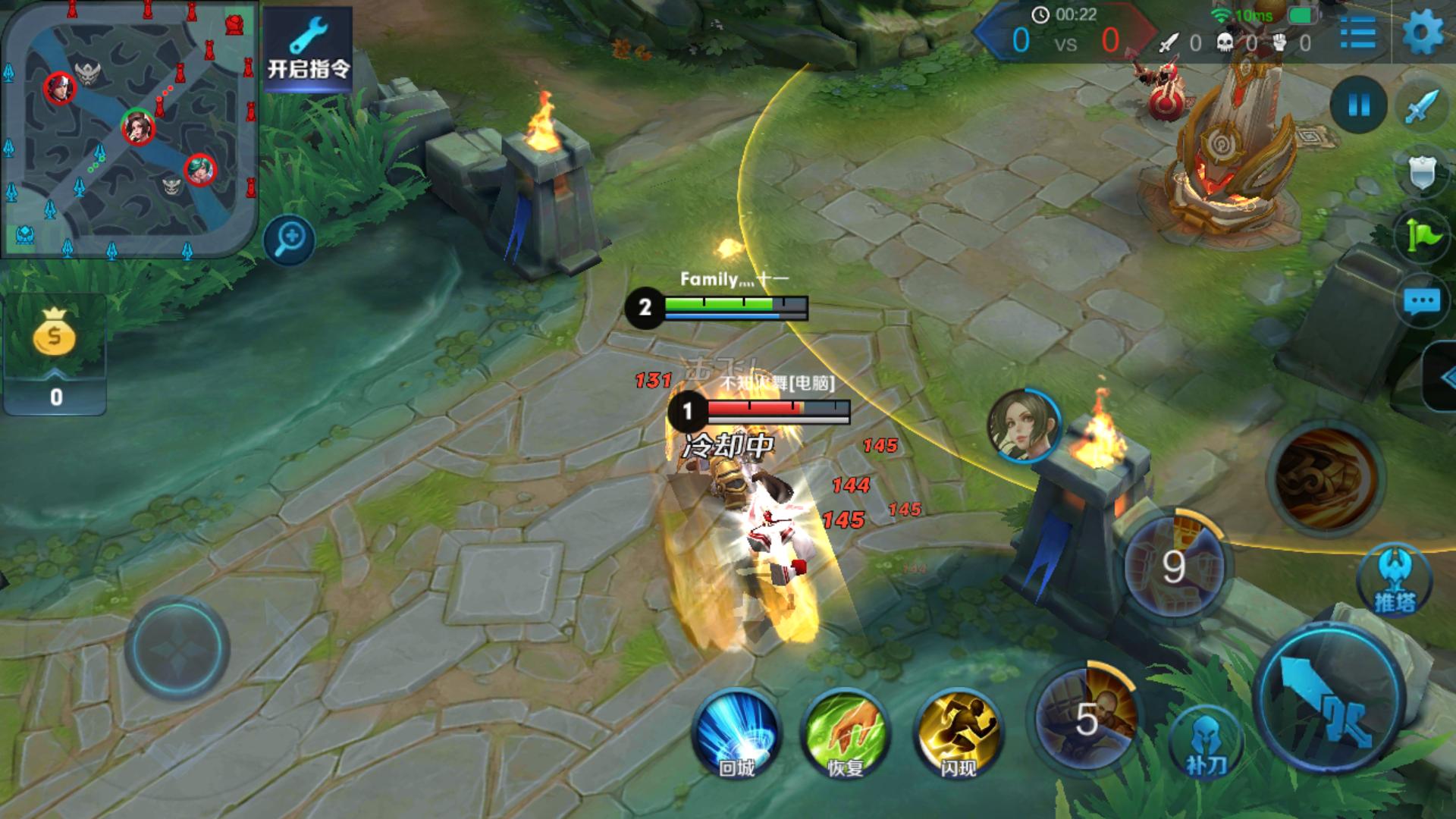Pause the match

click(1358, 105)
